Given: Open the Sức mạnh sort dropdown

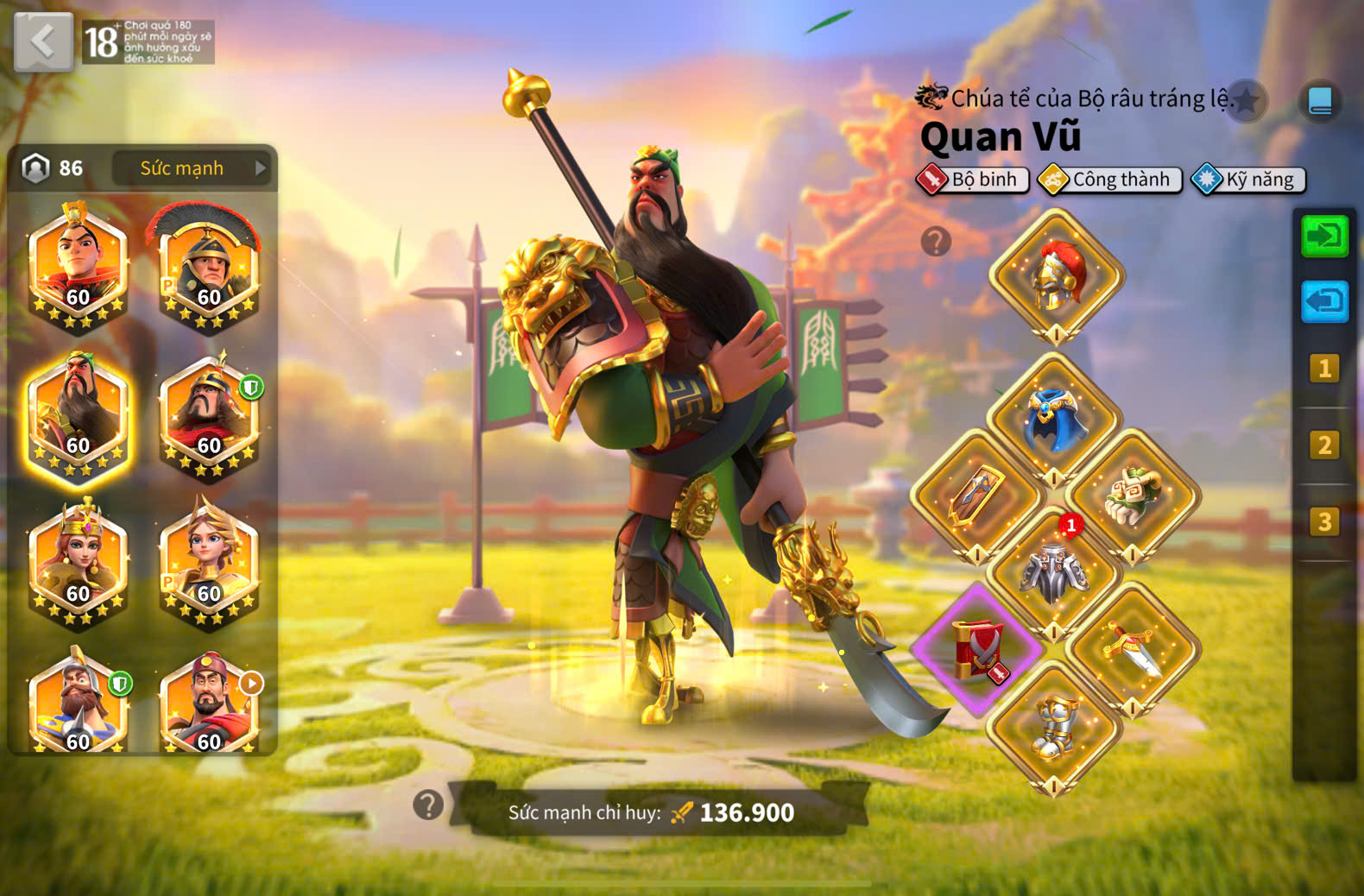Looking at the screenshot, I should point(190,168).
